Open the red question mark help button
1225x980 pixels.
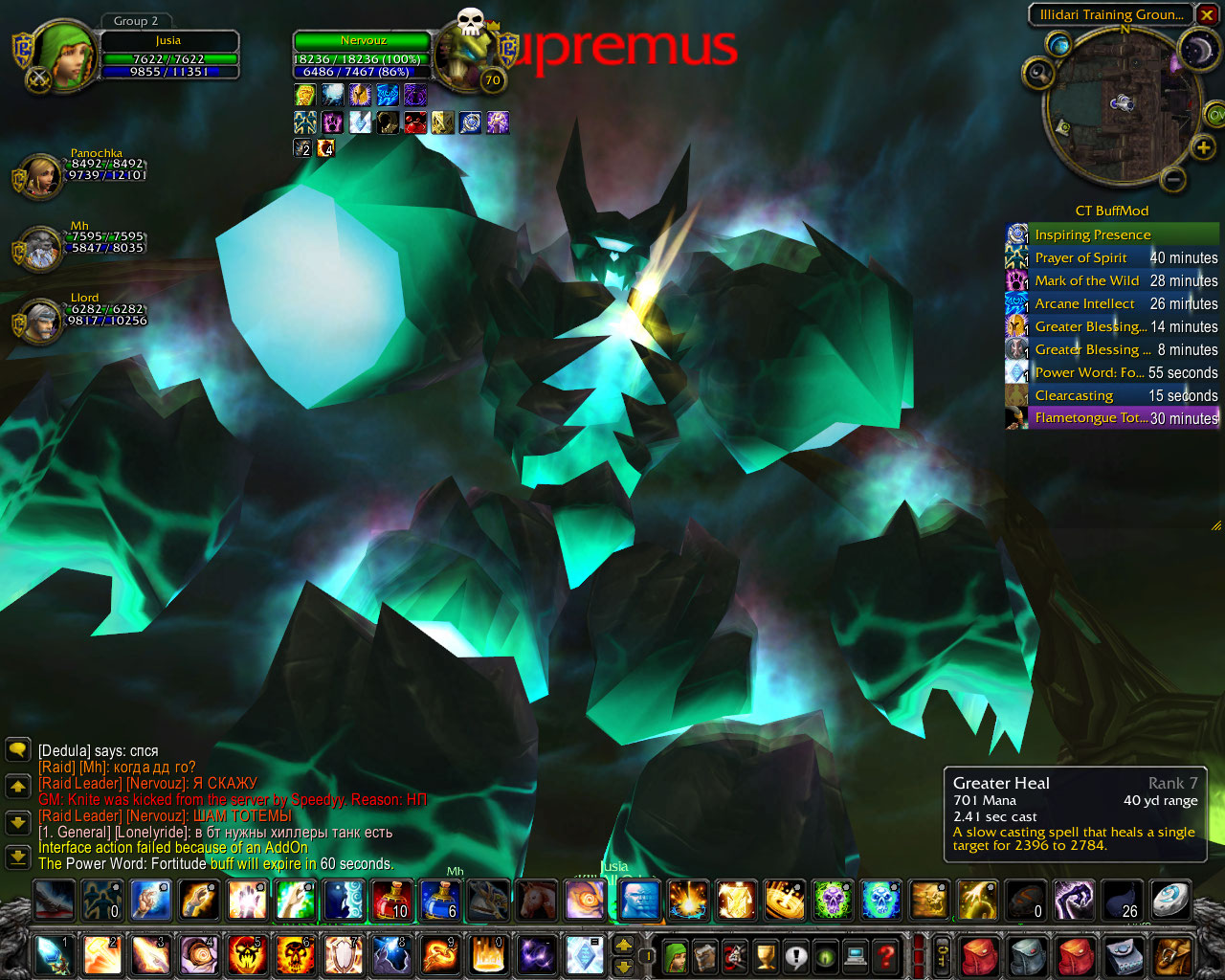click(886, 955)
